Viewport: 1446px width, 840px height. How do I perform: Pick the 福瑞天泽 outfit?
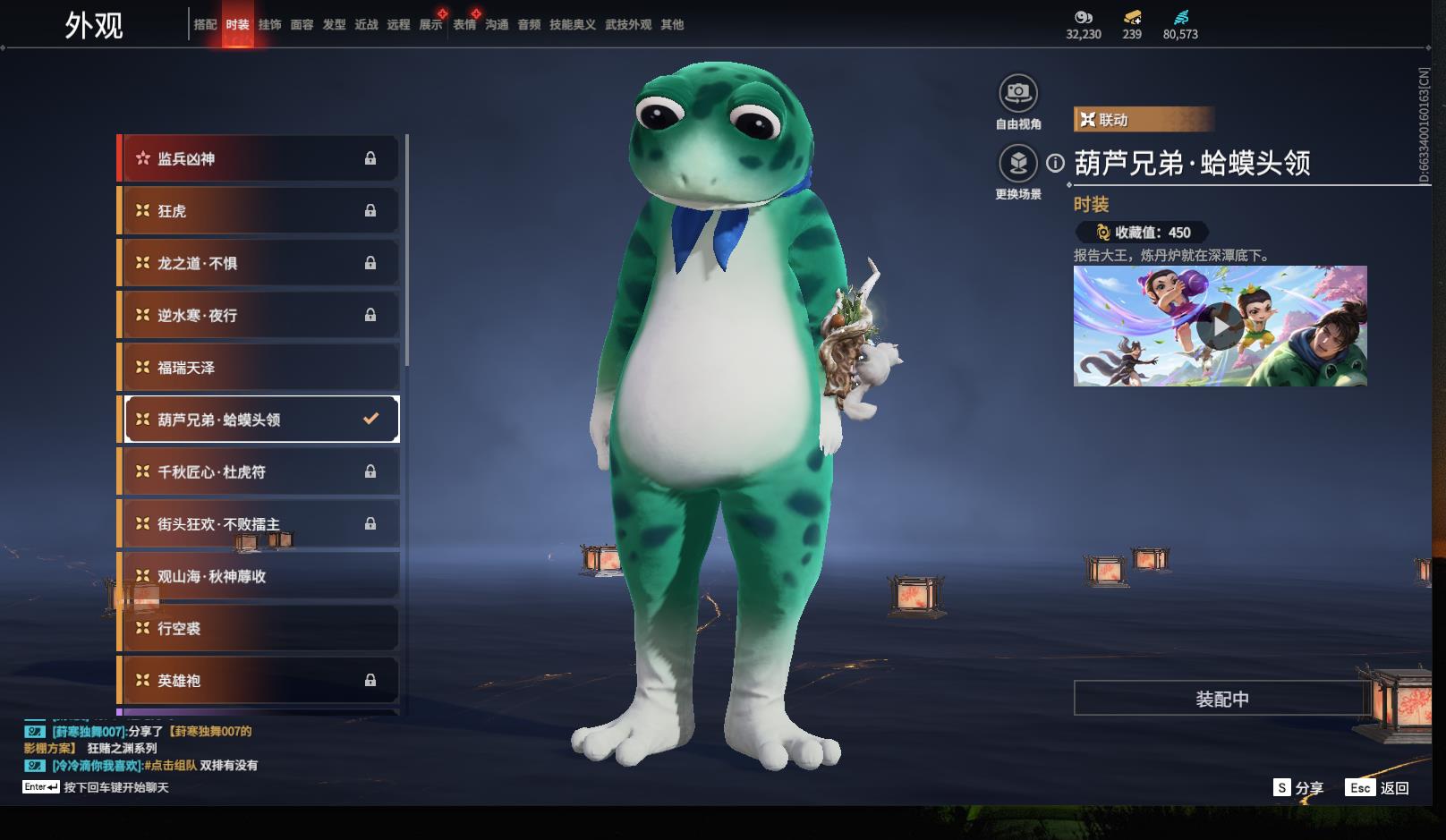pos(259,368)
